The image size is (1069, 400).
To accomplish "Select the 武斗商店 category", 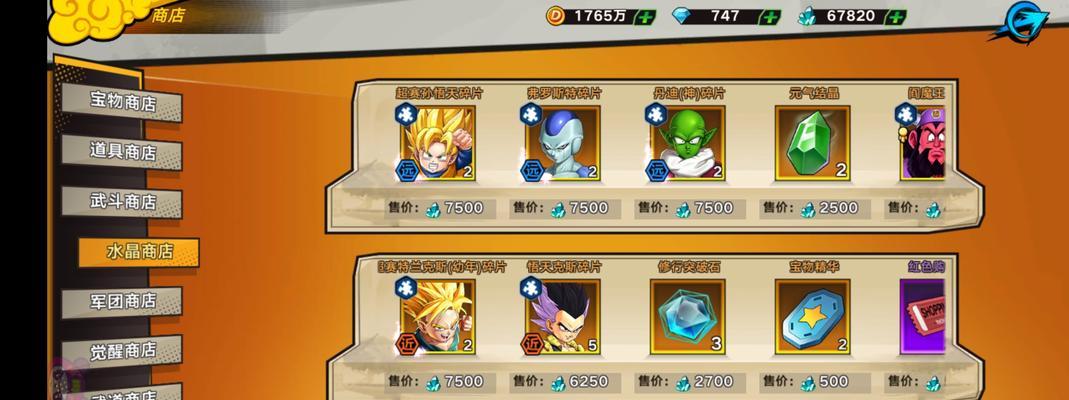I will [123, 201].
